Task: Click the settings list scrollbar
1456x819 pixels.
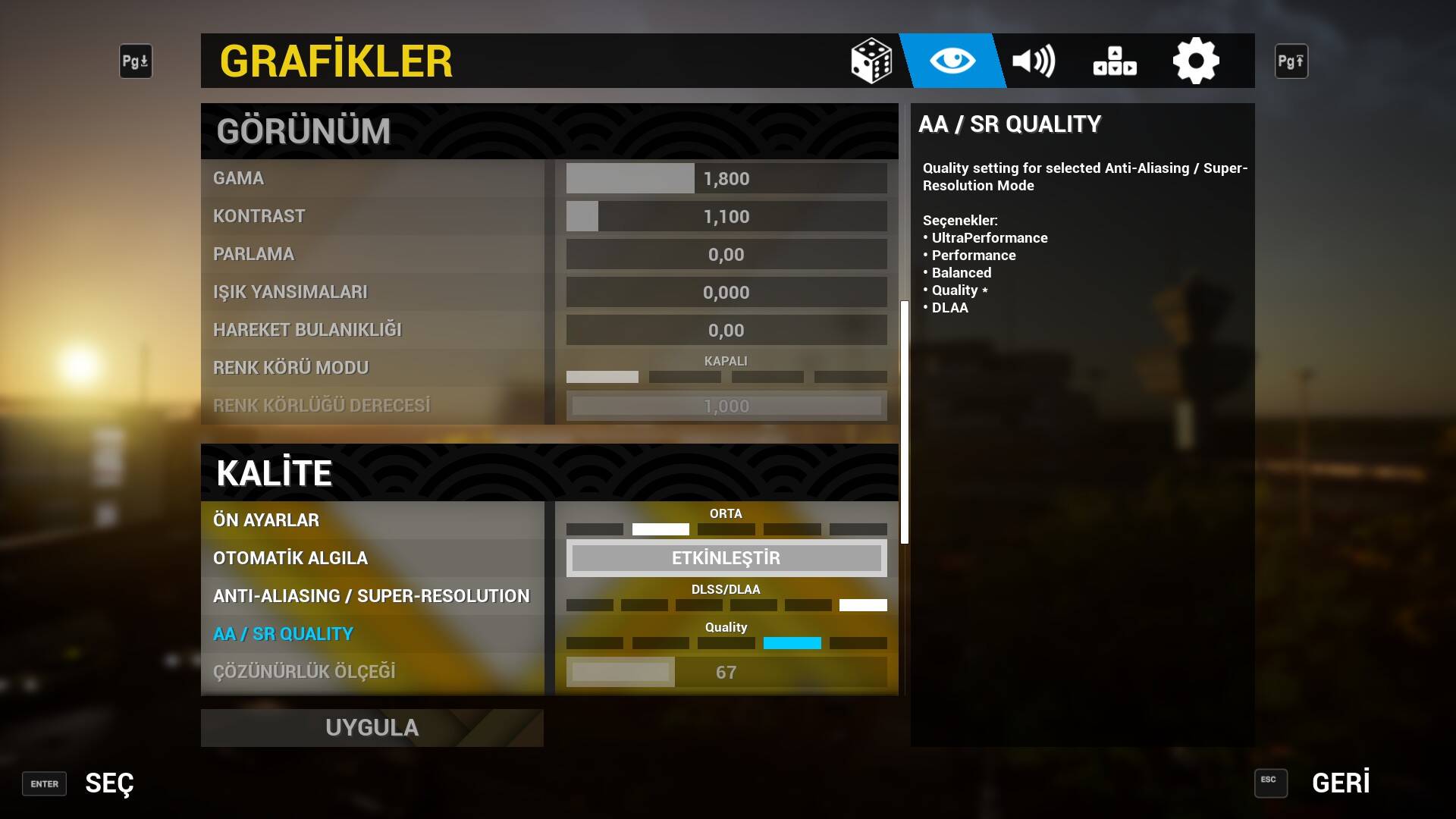Action: pyautogui.click(x=904, y=422)
